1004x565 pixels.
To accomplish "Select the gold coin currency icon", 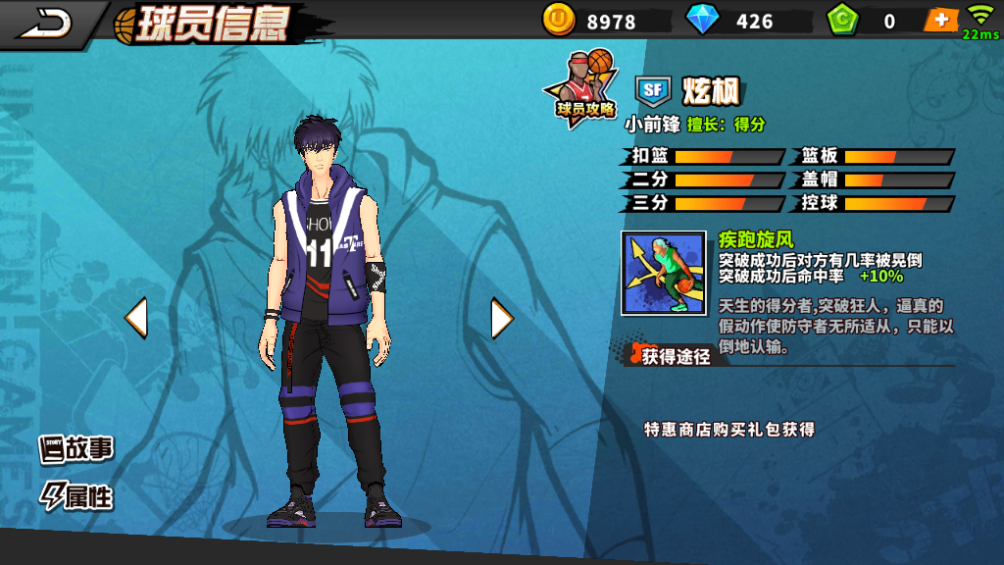I will point(559,20).
